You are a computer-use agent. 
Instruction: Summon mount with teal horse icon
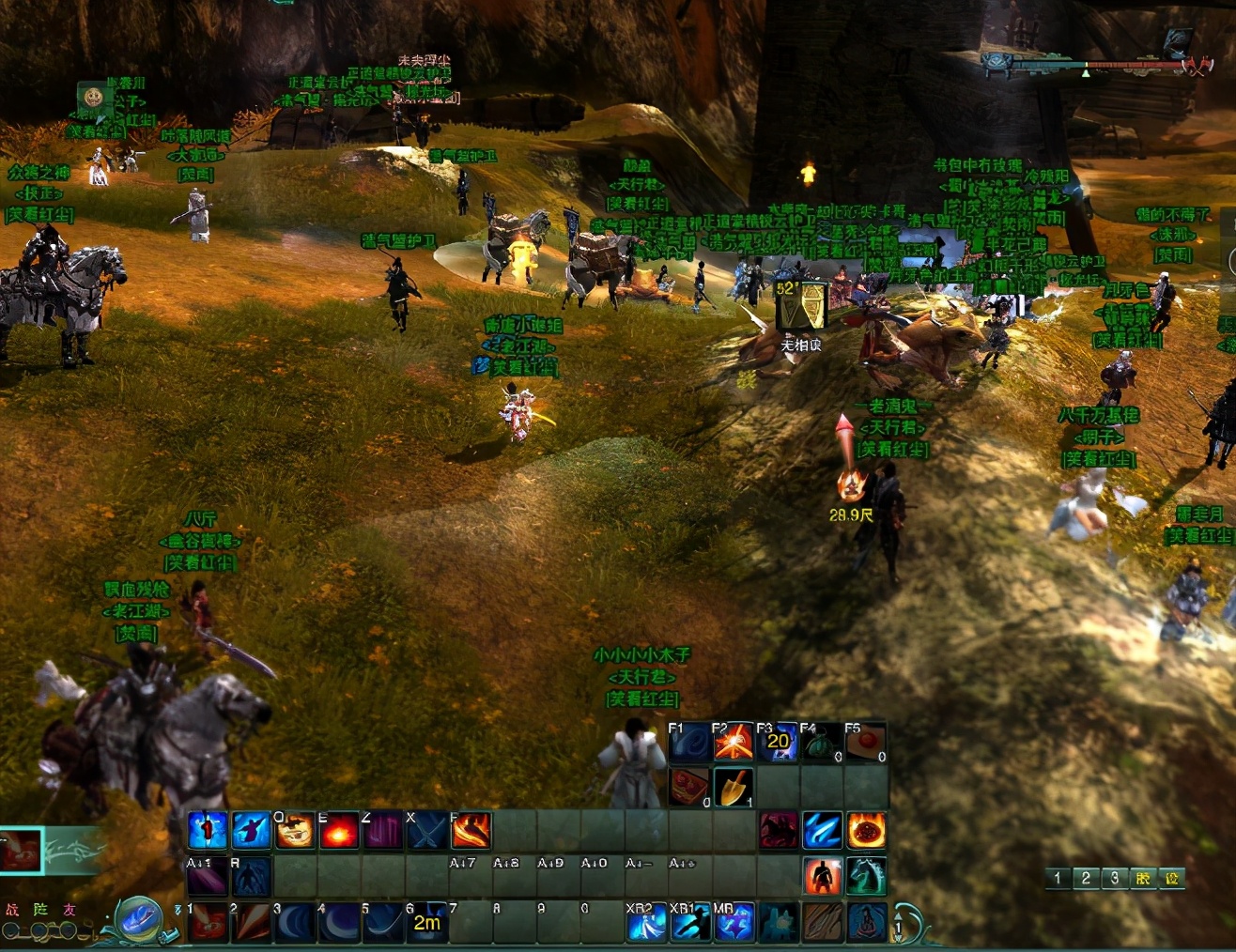point(866,876)
